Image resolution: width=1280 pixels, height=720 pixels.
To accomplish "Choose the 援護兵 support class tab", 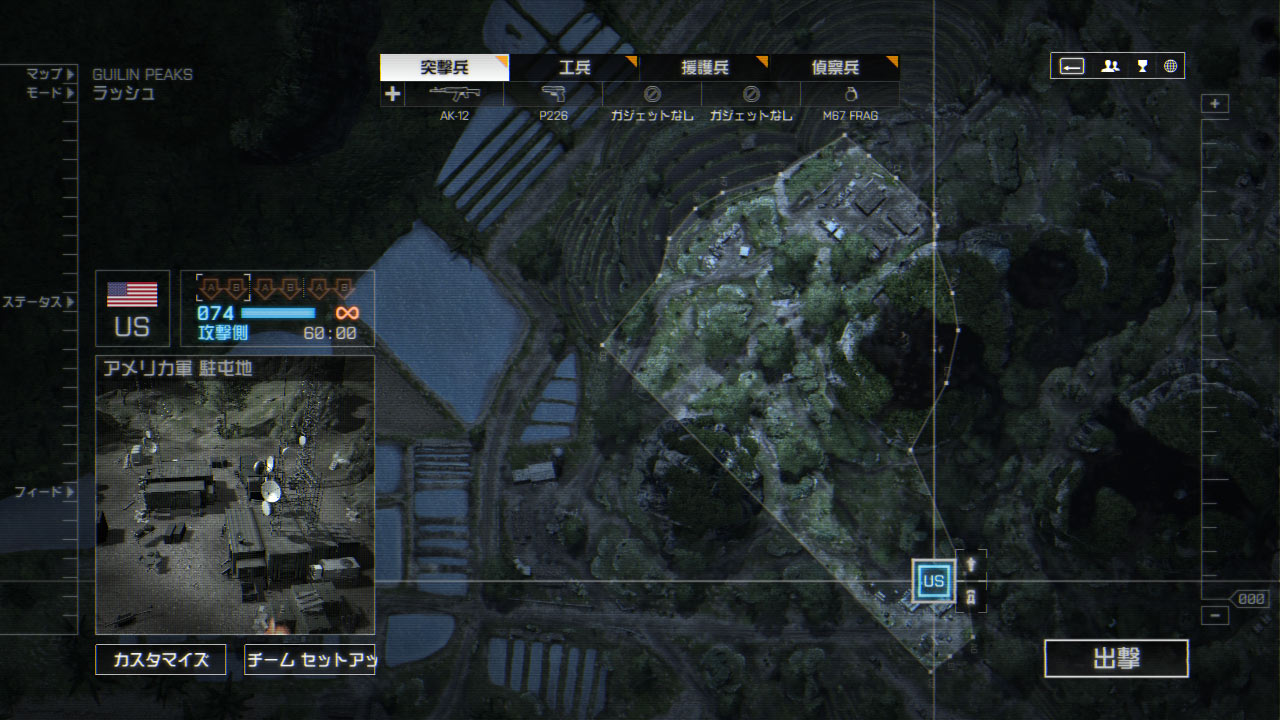I will [x=704, y=68].
